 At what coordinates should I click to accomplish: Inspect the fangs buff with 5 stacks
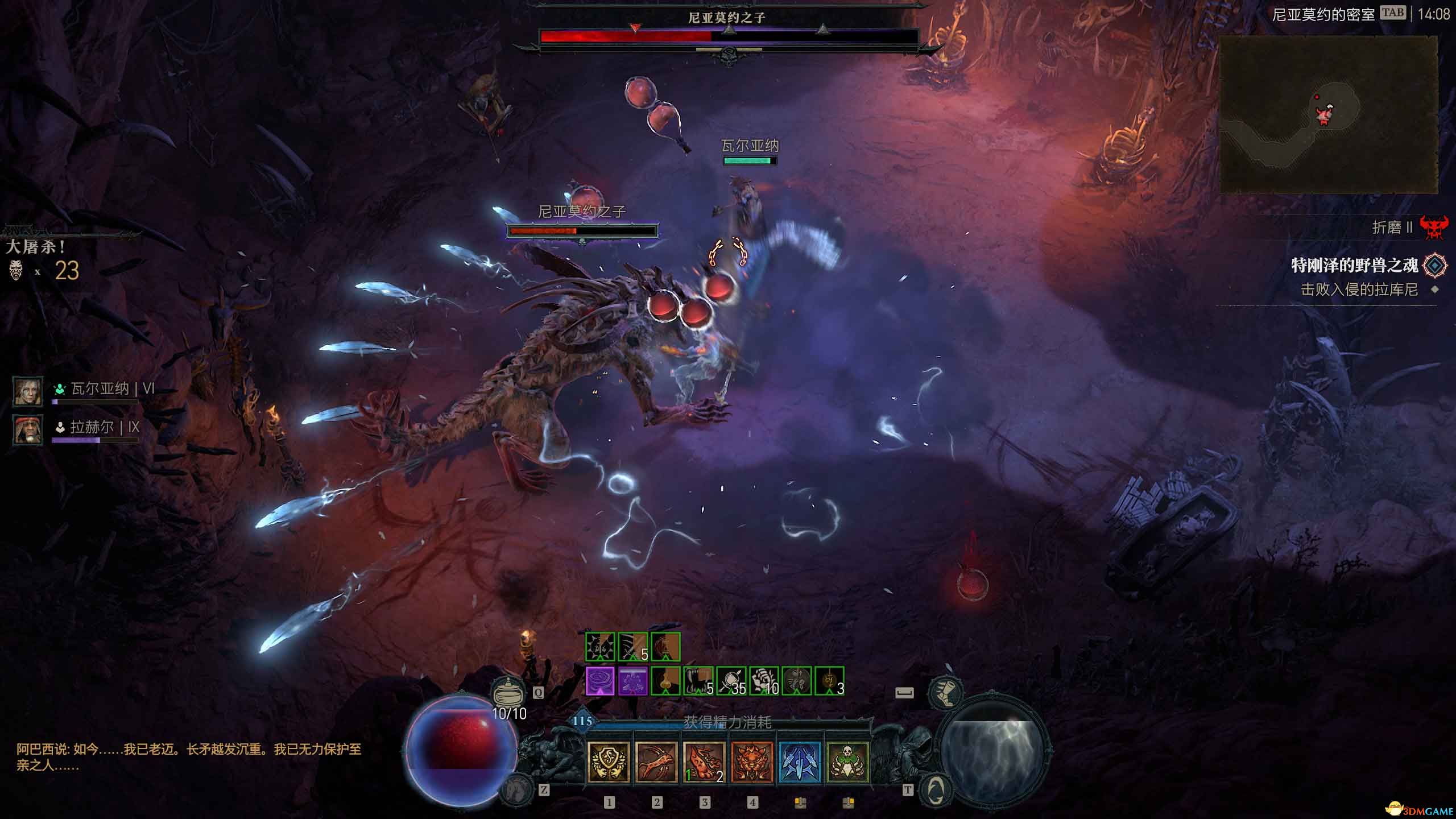click(x=698, y=681)
